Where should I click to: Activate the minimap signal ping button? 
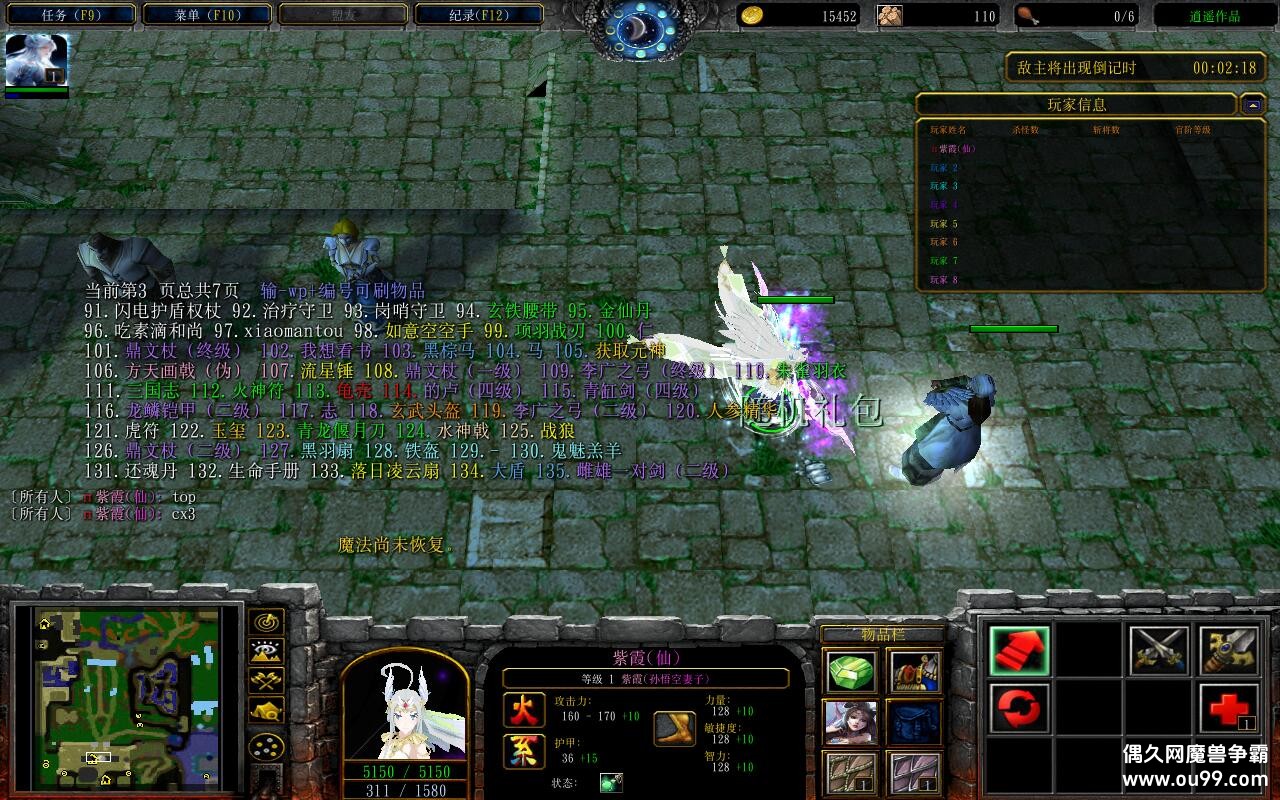pyautogui.click(x=266, y=622)
